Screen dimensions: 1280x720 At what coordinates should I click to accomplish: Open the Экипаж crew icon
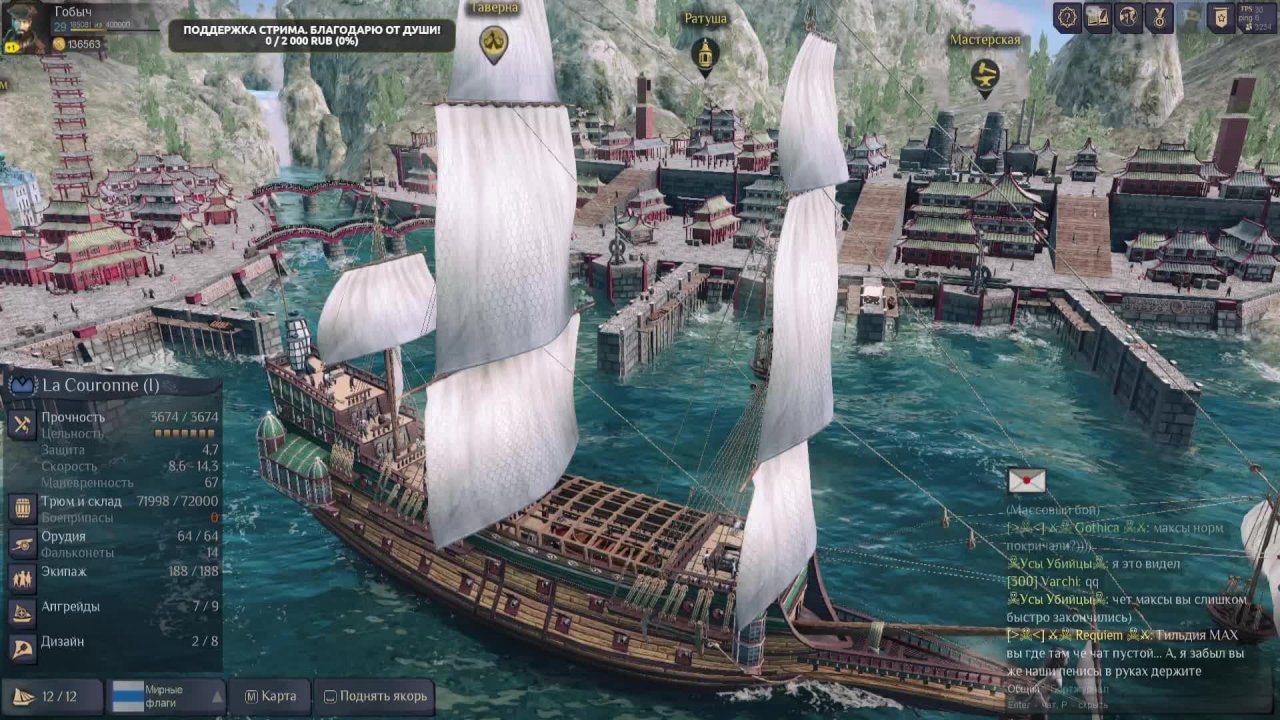point(22,578)
